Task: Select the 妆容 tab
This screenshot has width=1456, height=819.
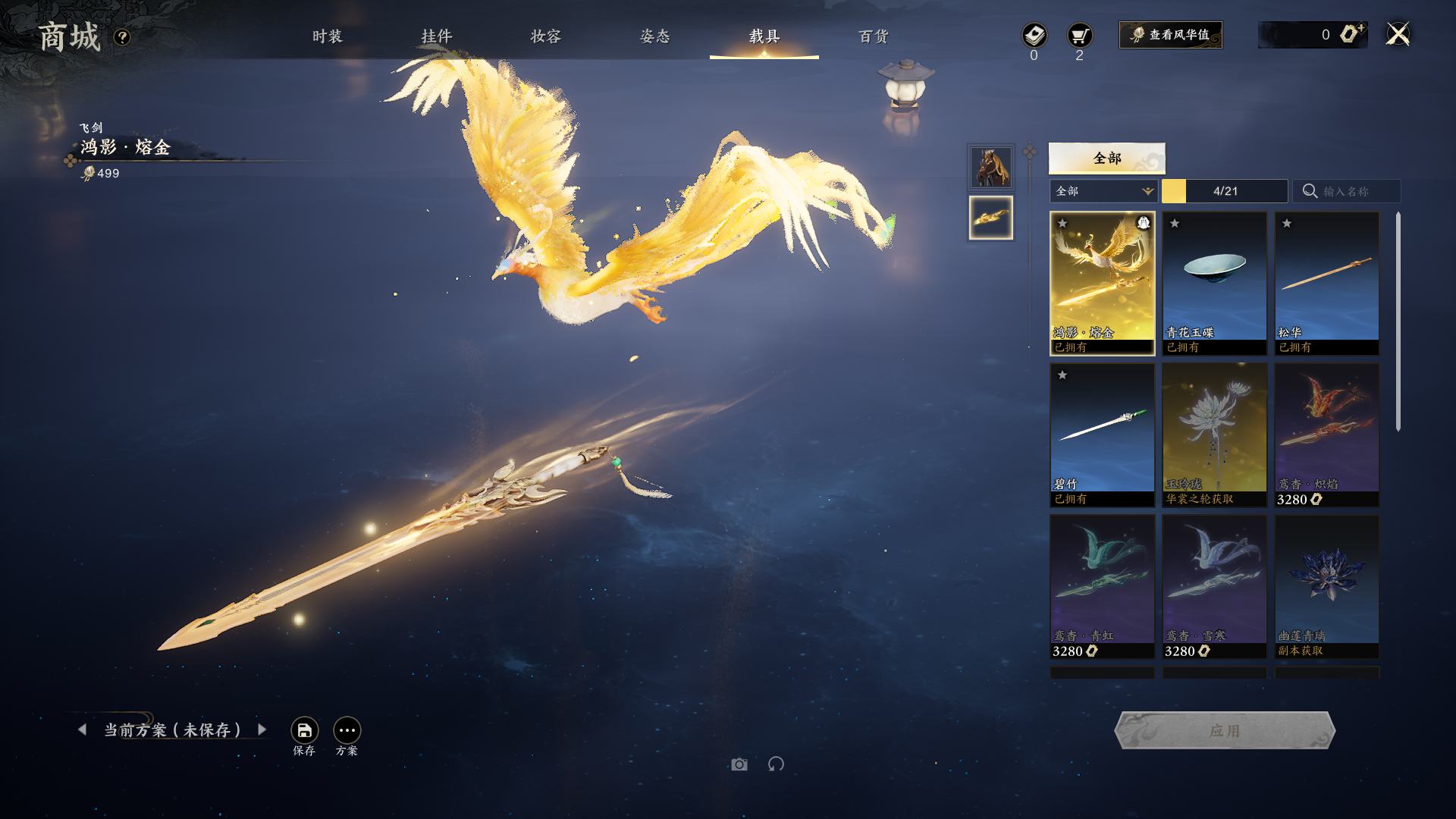Action: pyautogui.click(x=545, y=36)
